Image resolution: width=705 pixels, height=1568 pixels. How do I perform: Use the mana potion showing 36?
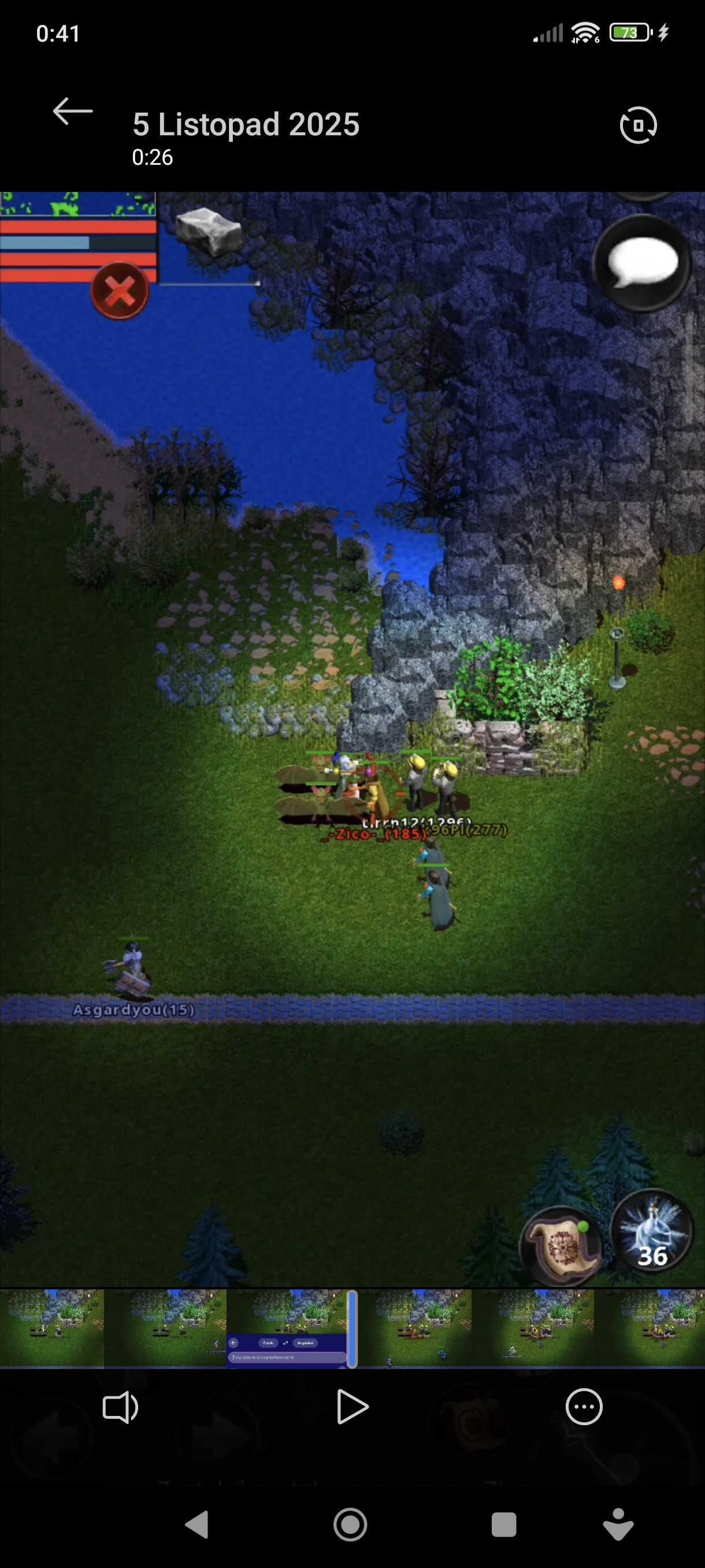(x=651, y=1230)
